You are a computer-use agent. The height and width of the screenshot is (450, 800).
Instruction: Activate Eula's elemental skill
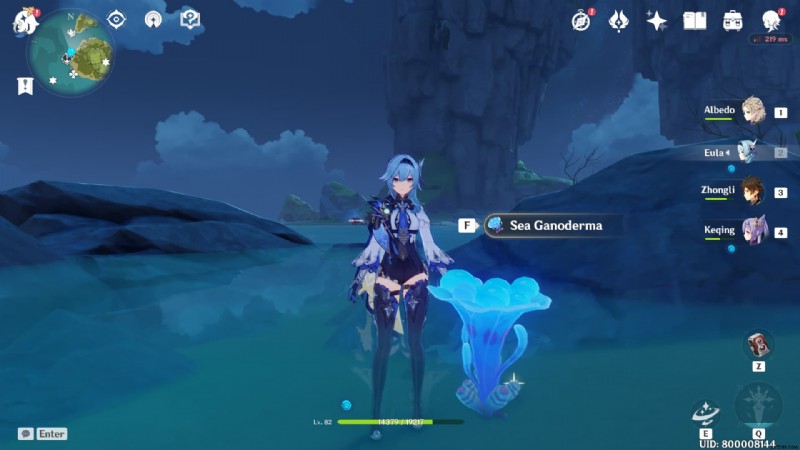tap(705, 412)
